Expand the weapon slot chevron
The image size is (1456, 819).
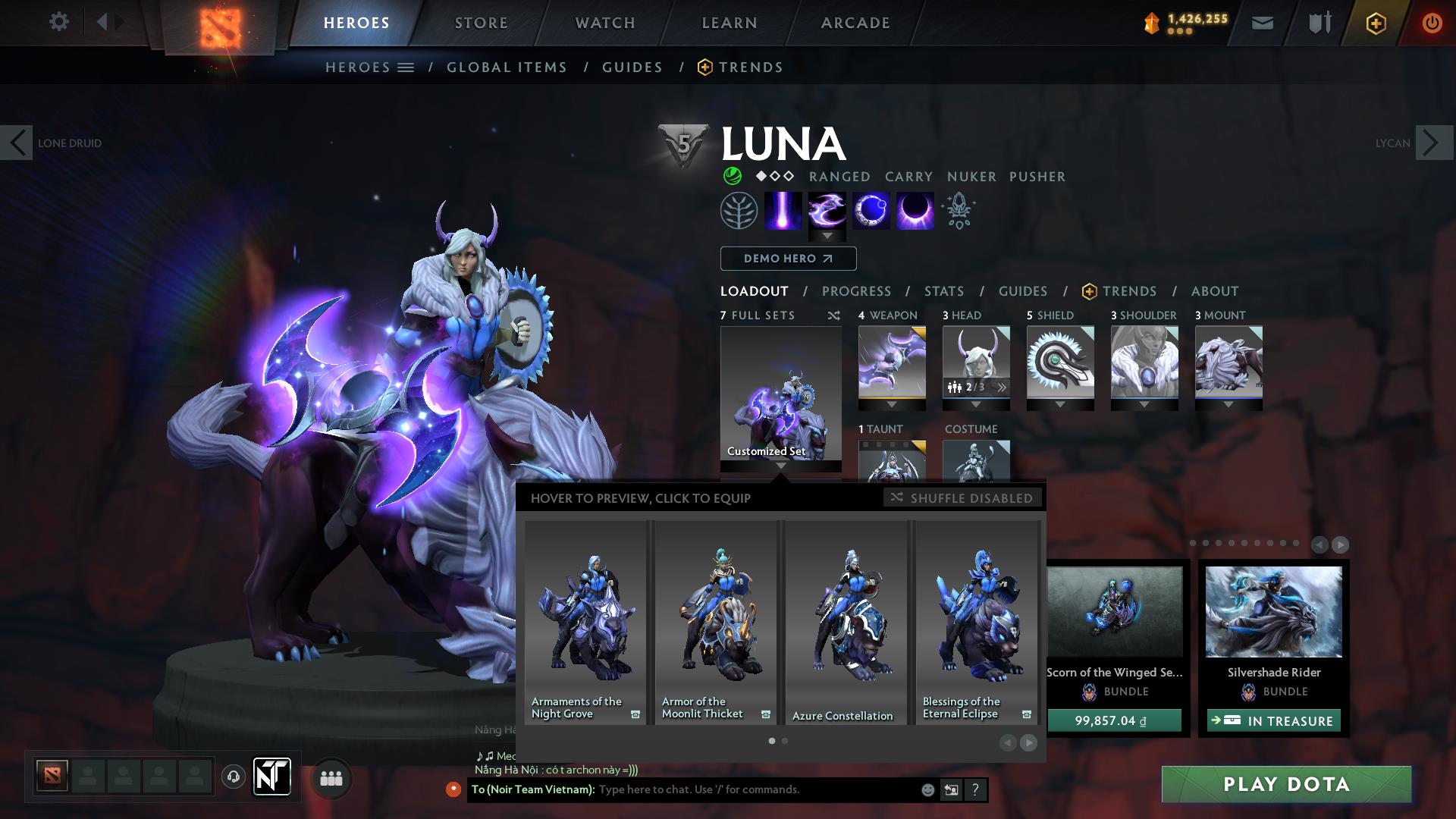(x=891, y=404)
